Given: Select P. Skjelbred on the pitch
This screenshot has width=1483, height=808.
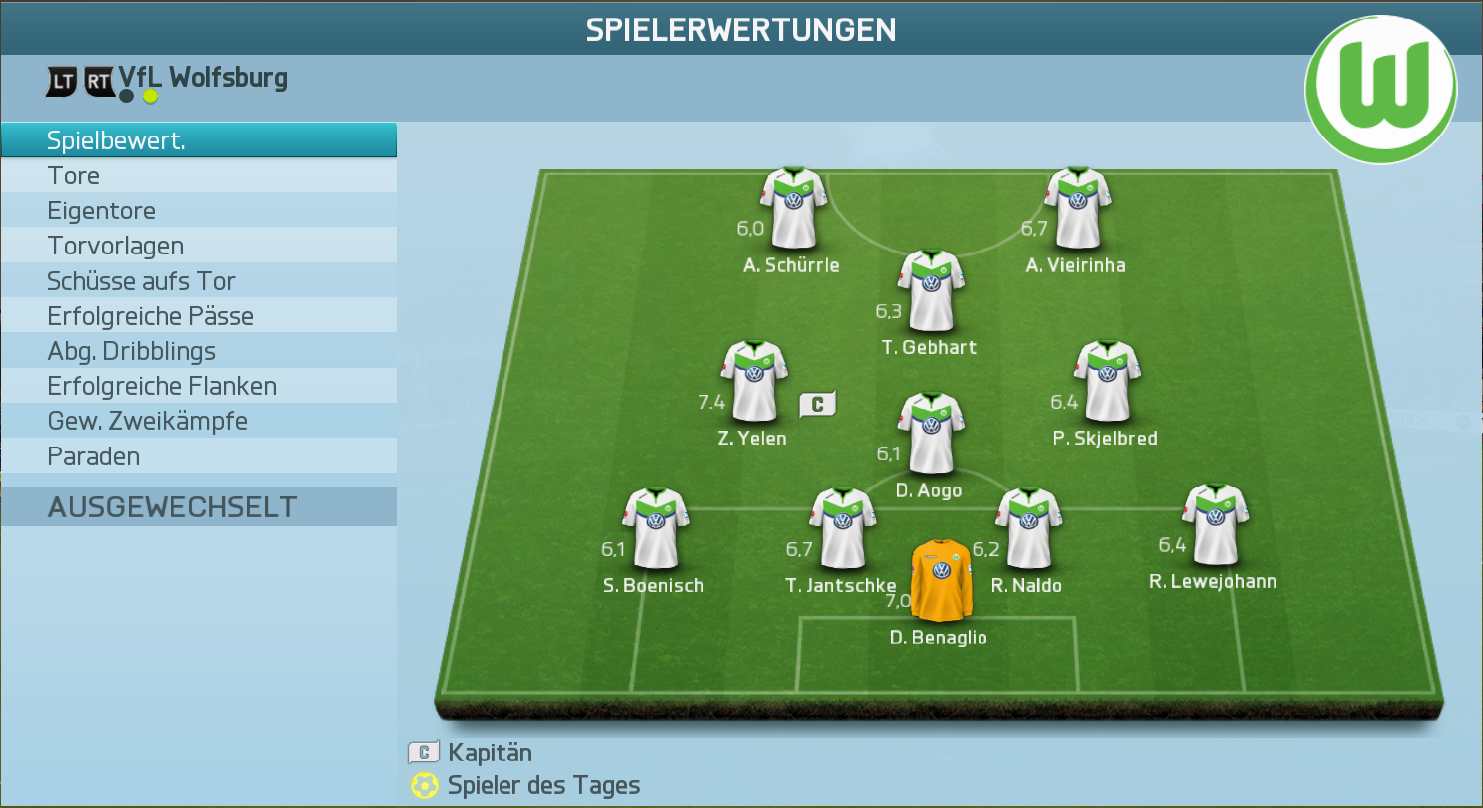Looking at the screenshot, I should pos(1106,381).
